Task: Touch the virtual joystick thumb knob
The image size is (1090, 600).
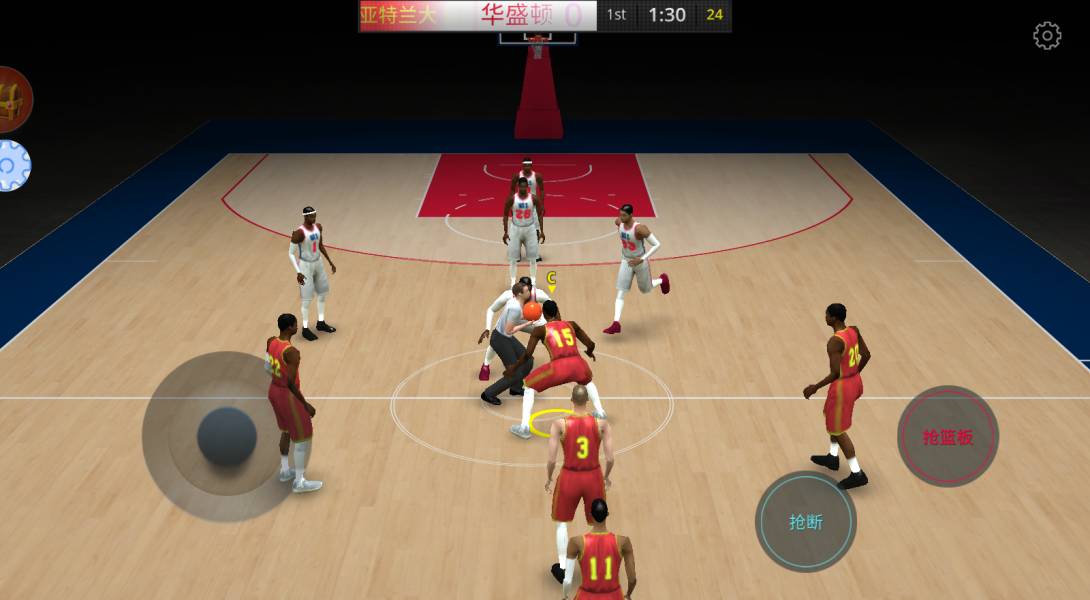Action: (227, 436)
